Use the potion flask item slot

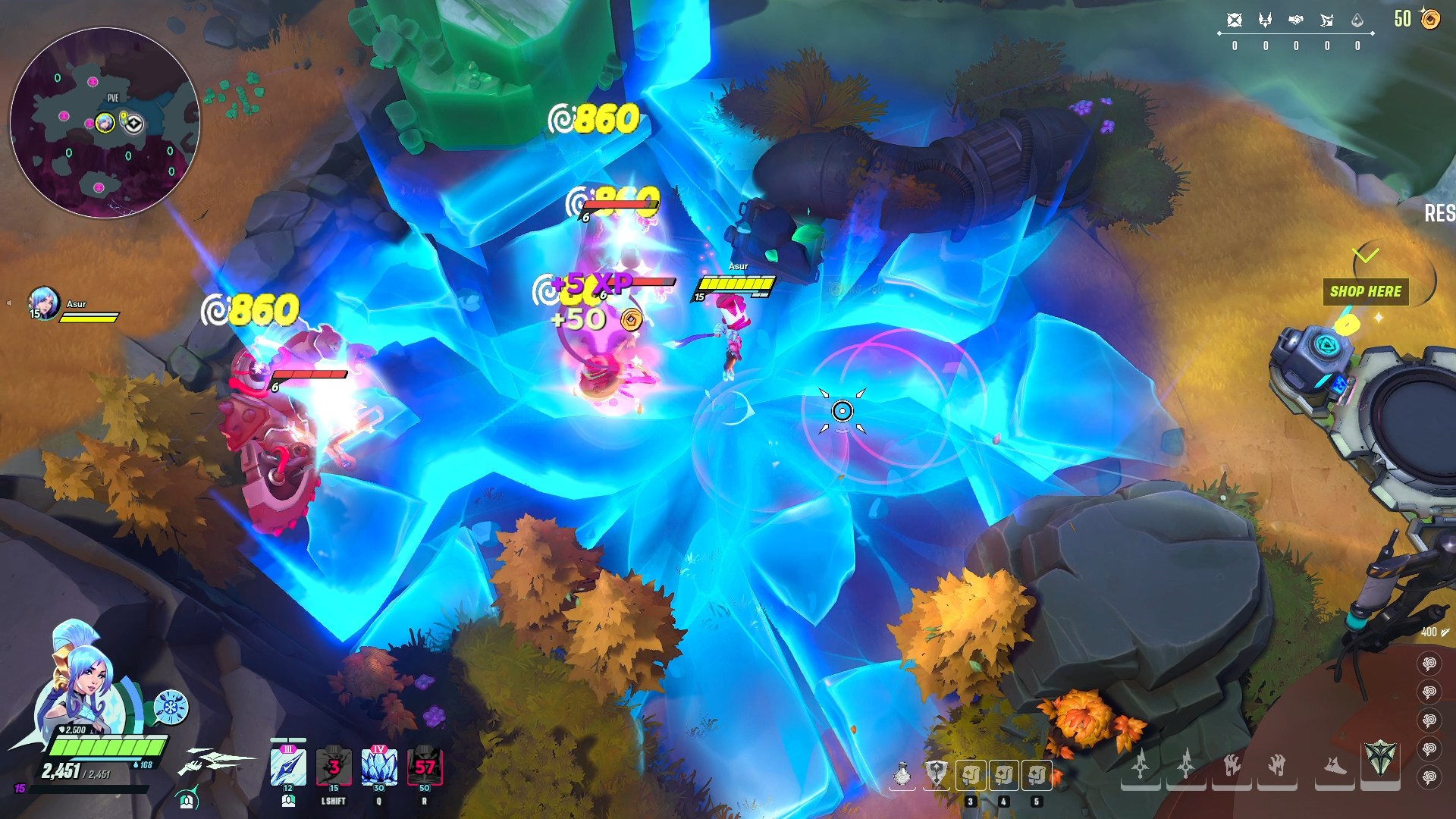click(902, 775)
